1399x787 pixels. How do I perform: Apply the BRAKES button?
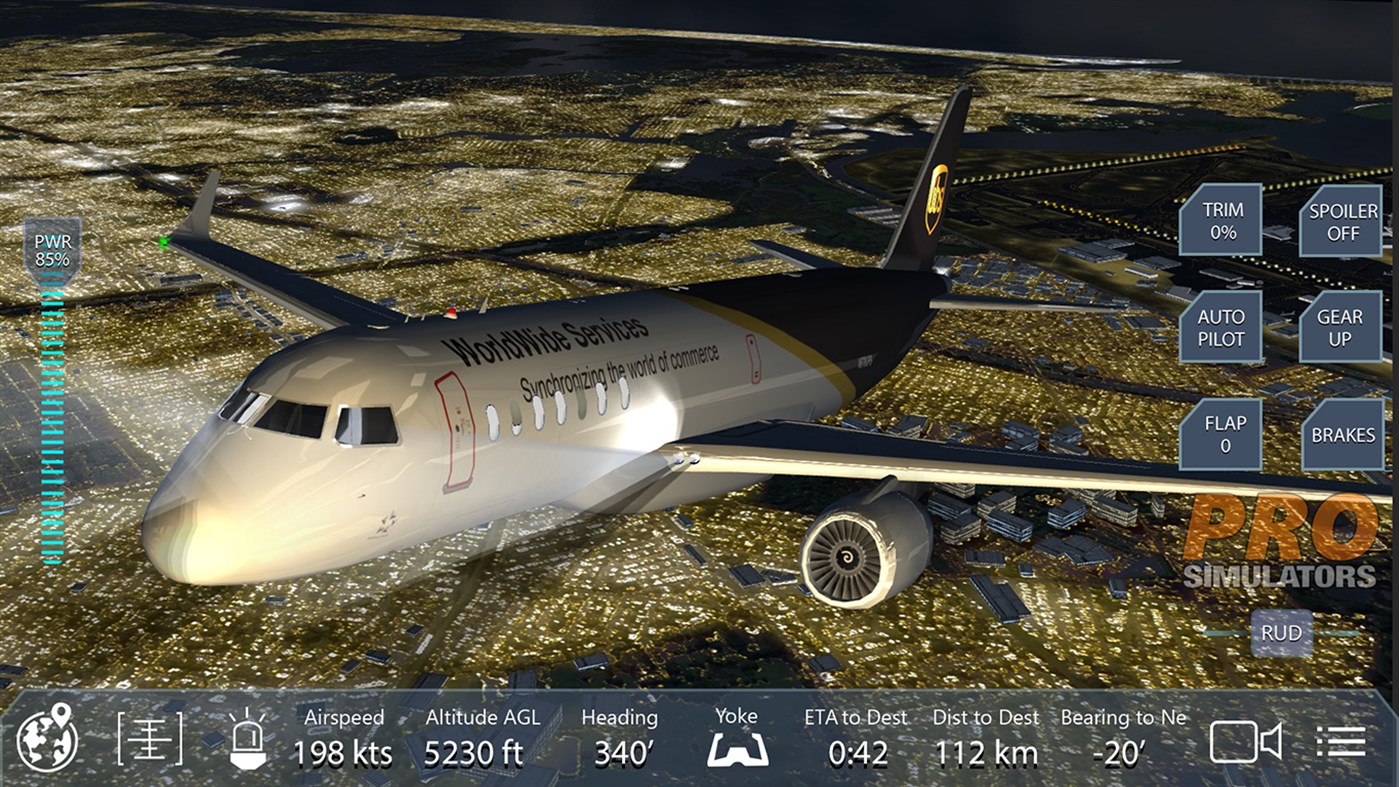[1343, 435]
